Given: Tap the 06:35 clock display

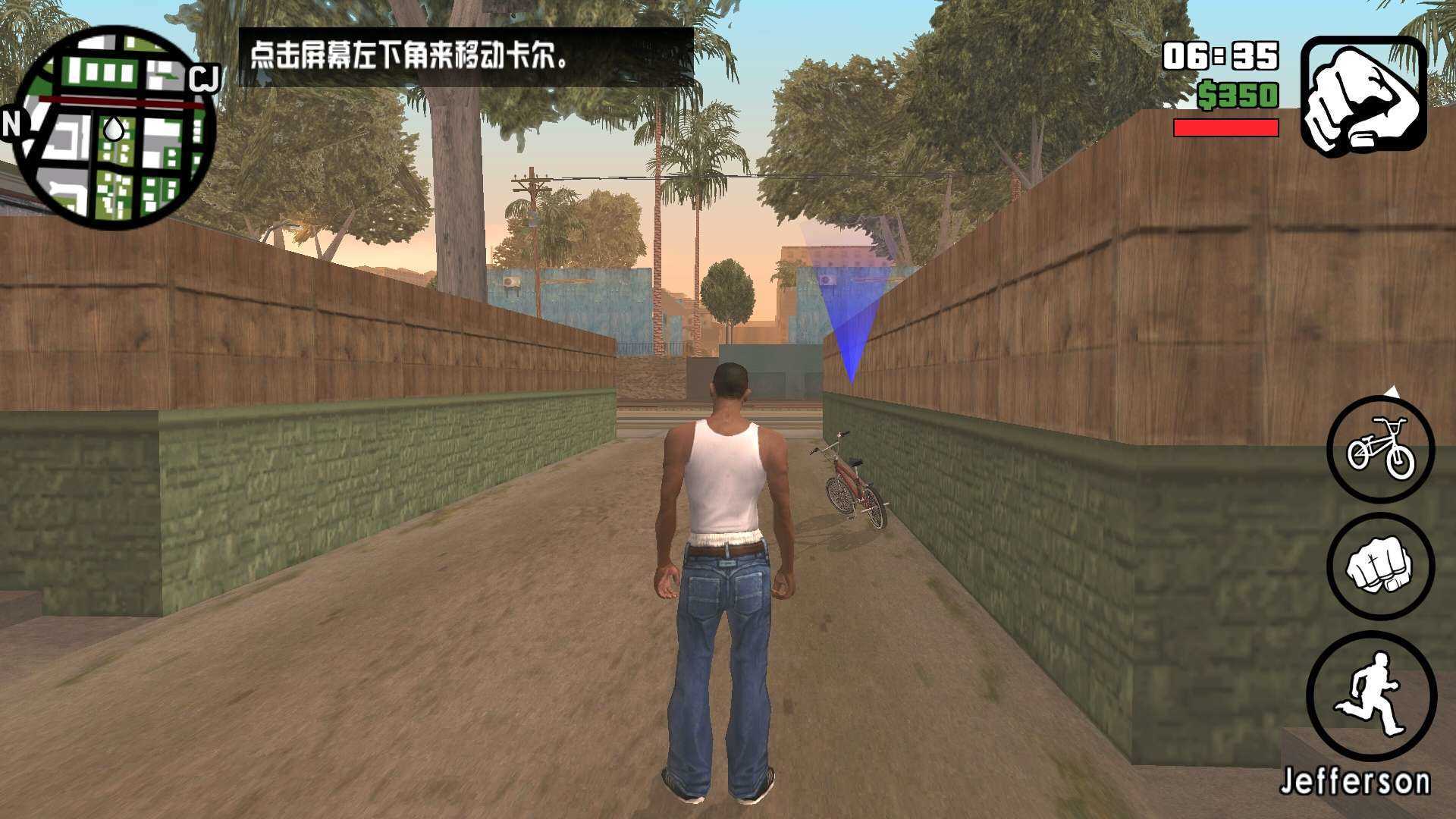Looking at the screenshot, I should pyautogui.click(x=1219, y=56).
